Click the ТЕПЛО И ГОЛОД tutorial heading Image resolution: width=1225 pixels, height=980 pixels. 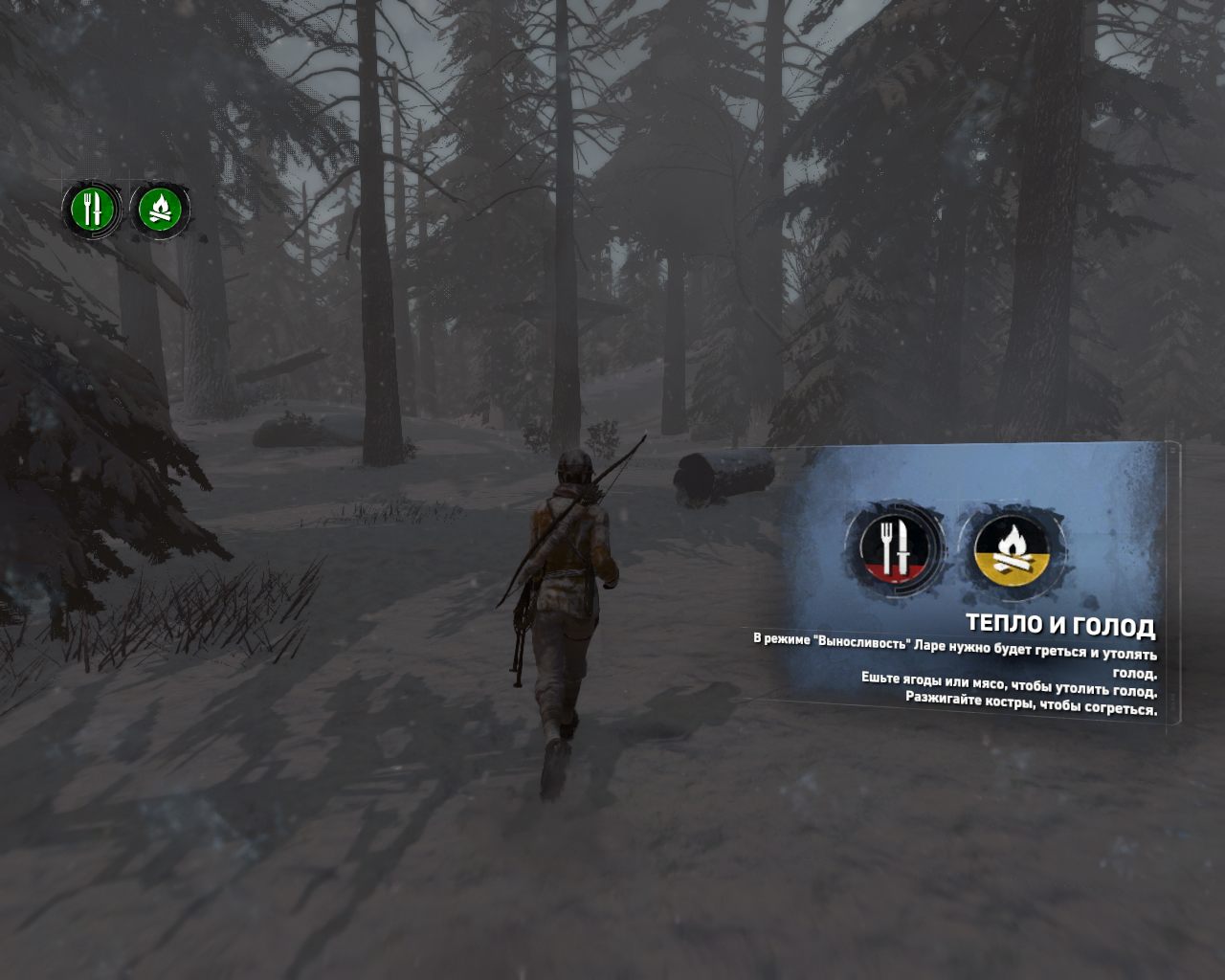[1060, 626]
